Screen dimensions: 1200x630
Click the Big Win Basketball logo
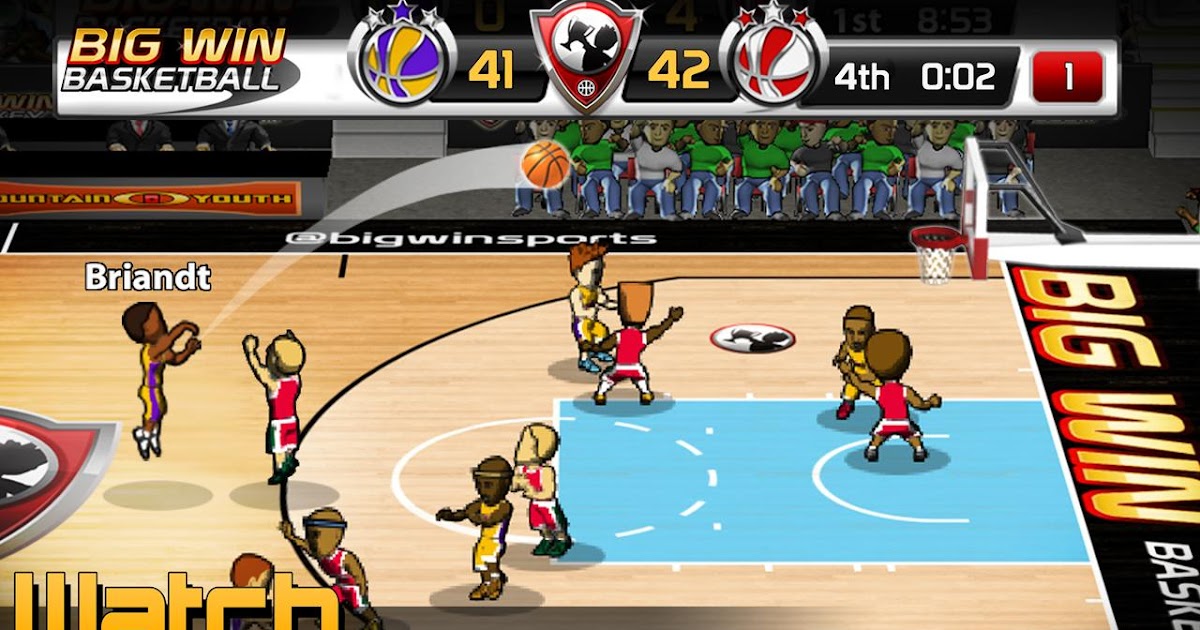pos(176,62)
